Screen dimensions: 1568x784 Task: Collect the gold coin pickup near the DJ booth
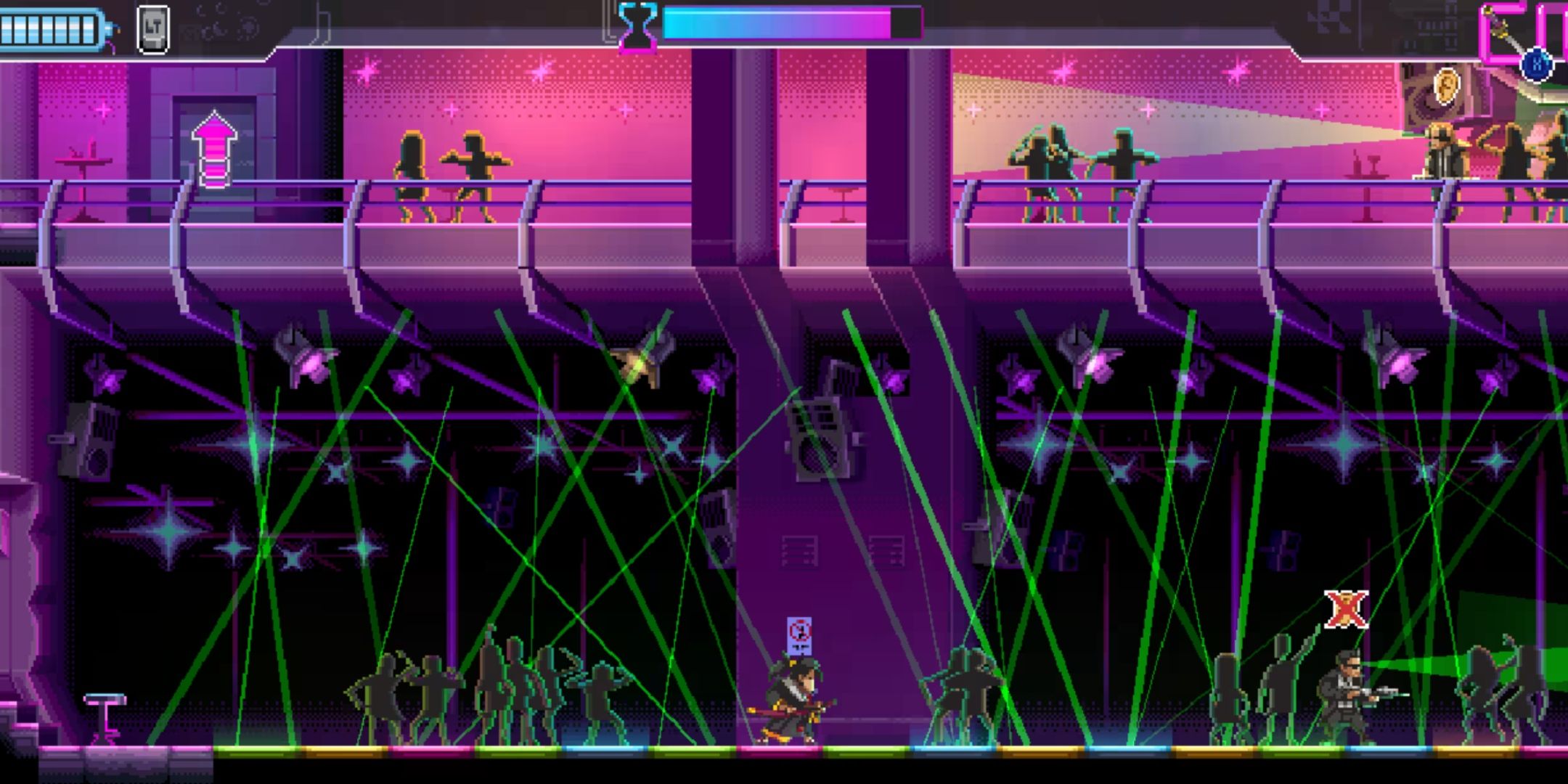coord(1447,87)
